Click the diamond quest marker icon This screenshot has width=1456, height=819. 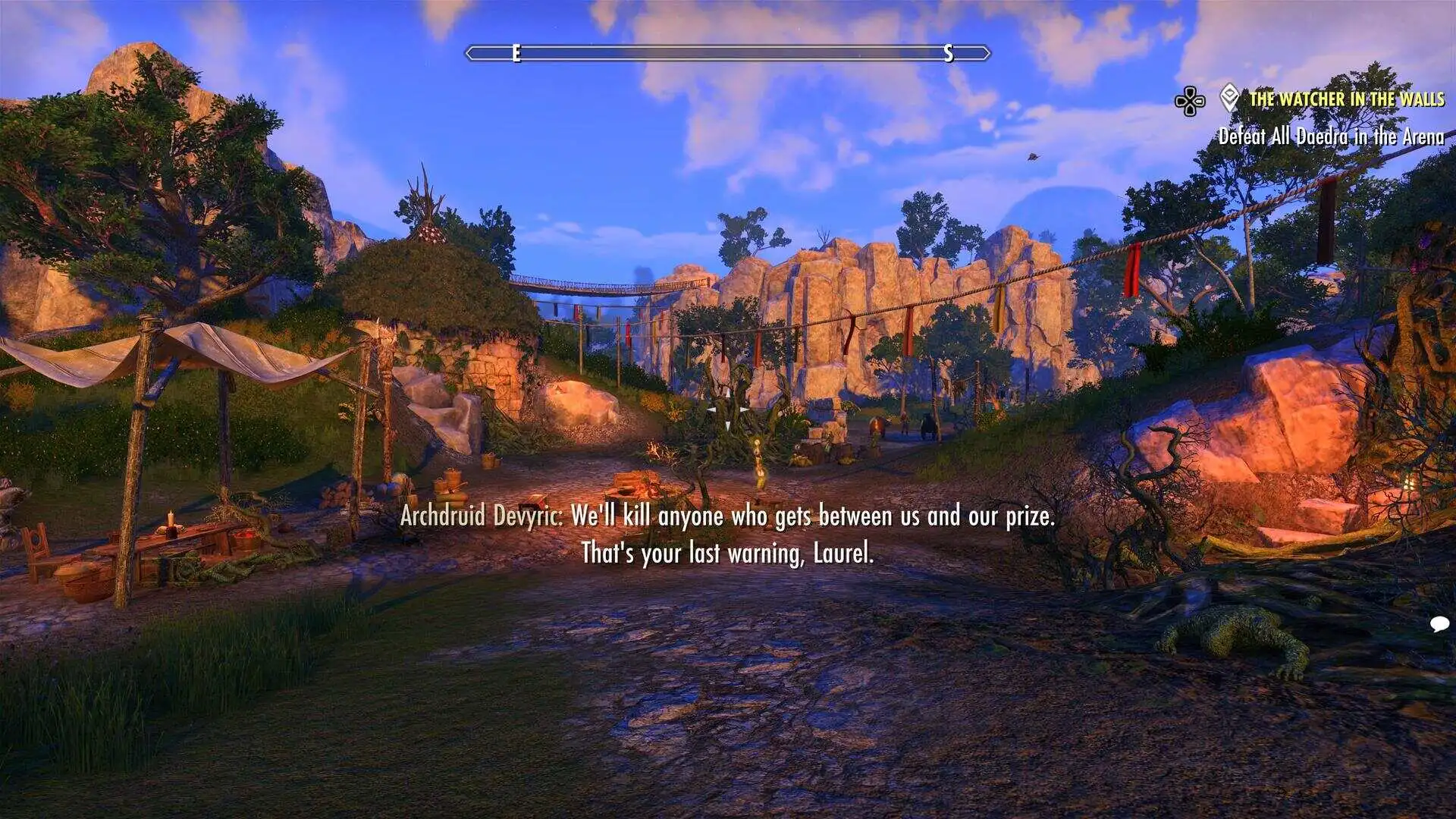[x=1229, y=99]
